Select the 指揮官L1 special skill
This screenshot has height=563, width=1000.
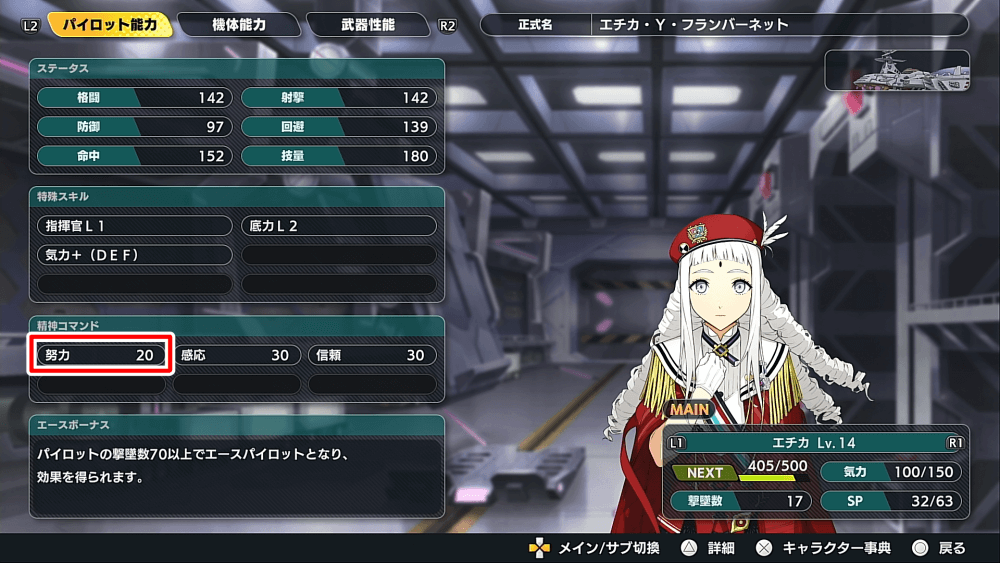134,226
